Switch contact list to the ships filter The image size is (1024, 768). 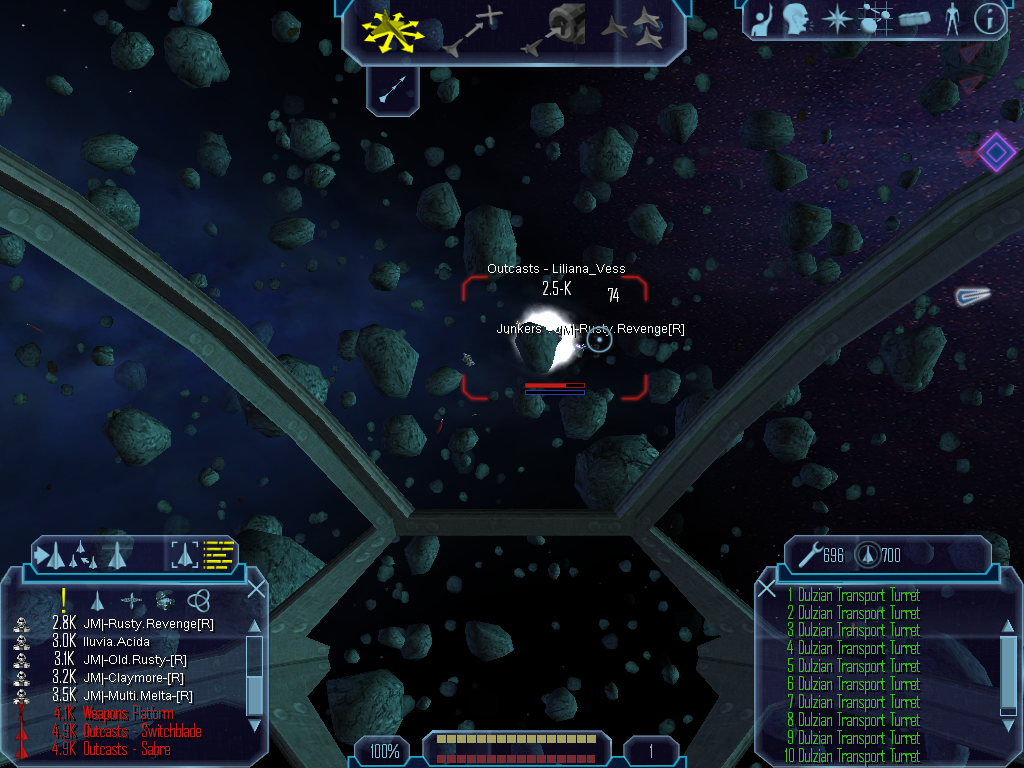point(97,600)
